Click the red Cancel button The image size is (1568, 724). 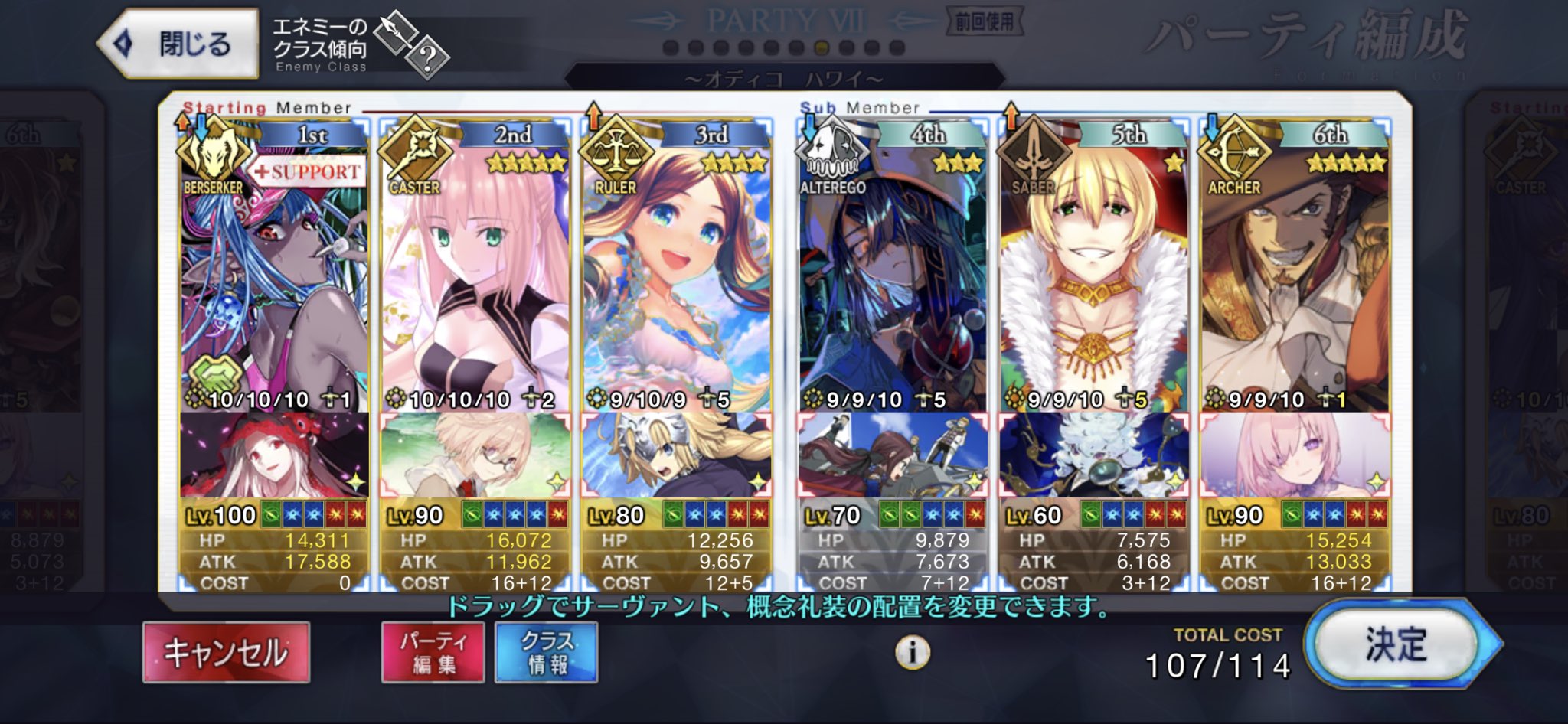coord(227,652)
